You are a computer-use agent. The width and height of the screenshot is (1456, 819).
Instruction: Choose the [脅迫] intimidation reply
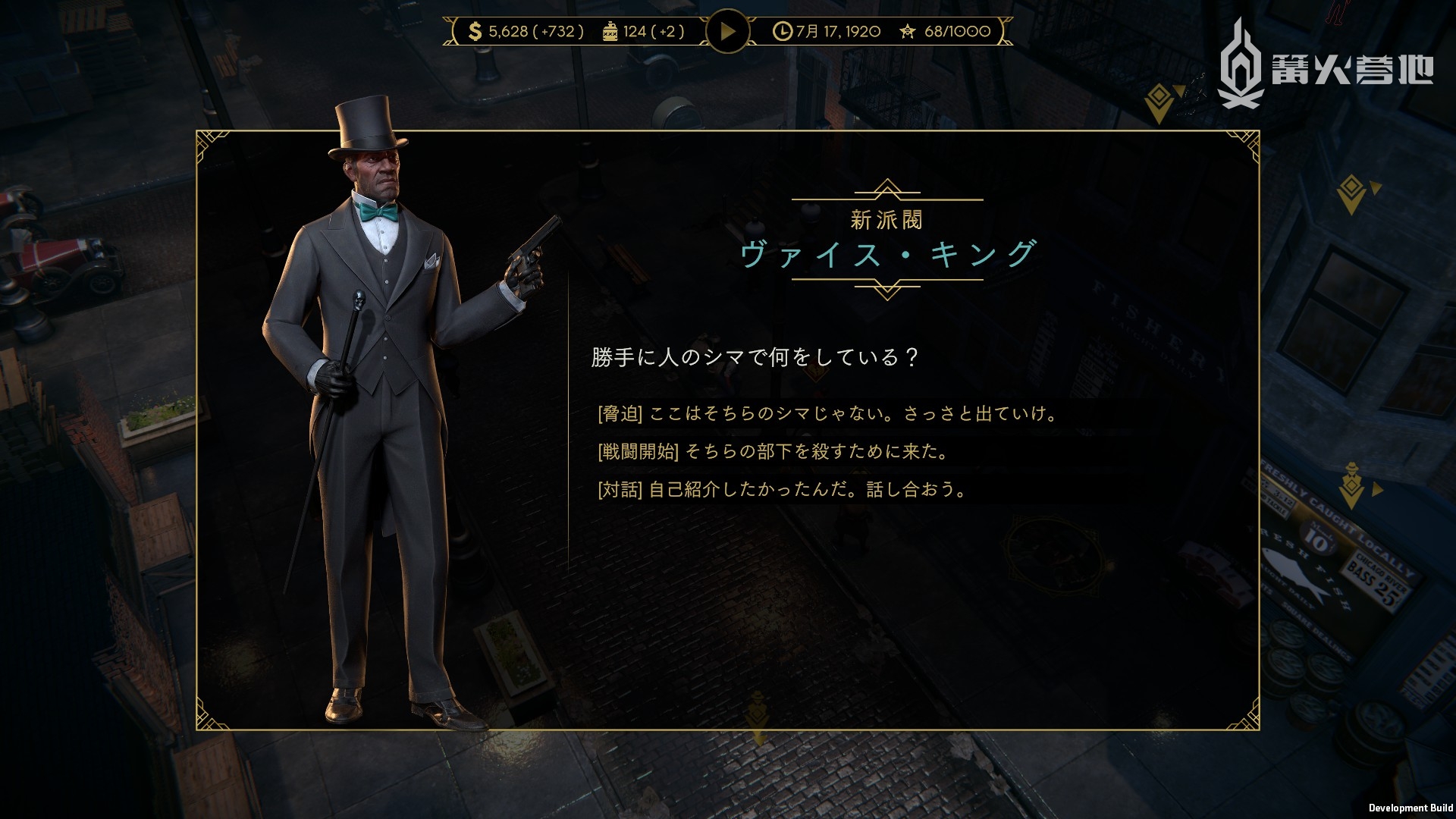pos(827,413)
